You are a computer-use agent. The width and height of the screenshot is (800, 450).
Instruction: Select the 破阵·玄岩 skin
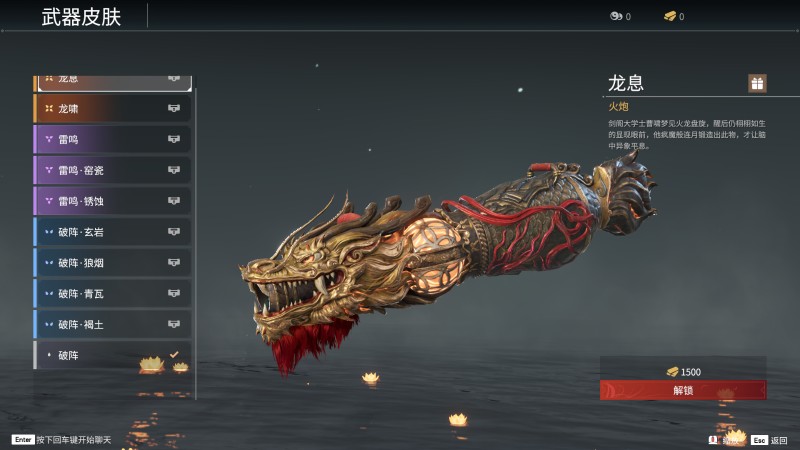click(112, 232)
